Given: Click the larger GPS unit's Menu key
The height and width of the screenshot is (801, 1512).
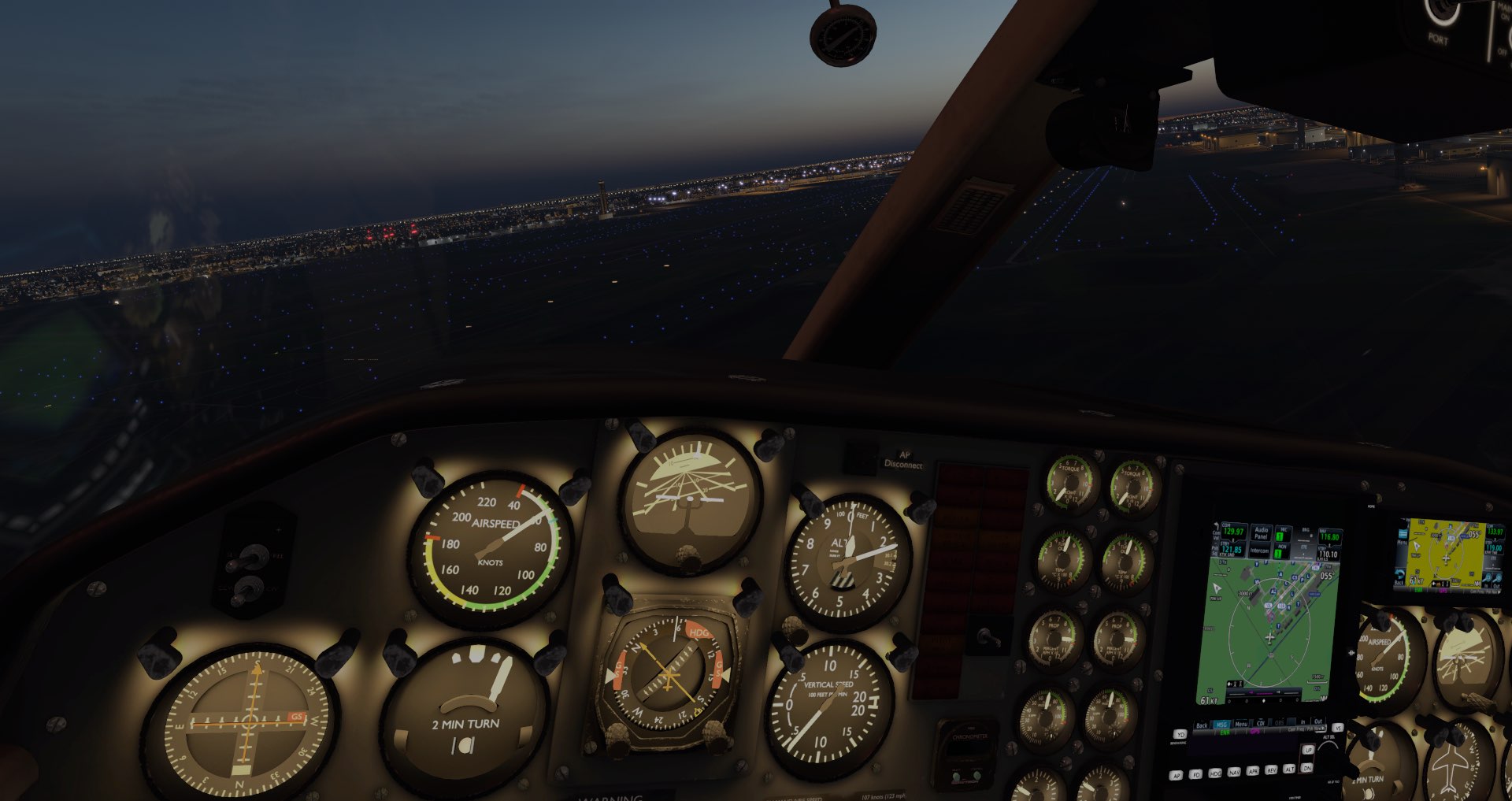Looking at the screenshot, I should tap(1241, 724).
